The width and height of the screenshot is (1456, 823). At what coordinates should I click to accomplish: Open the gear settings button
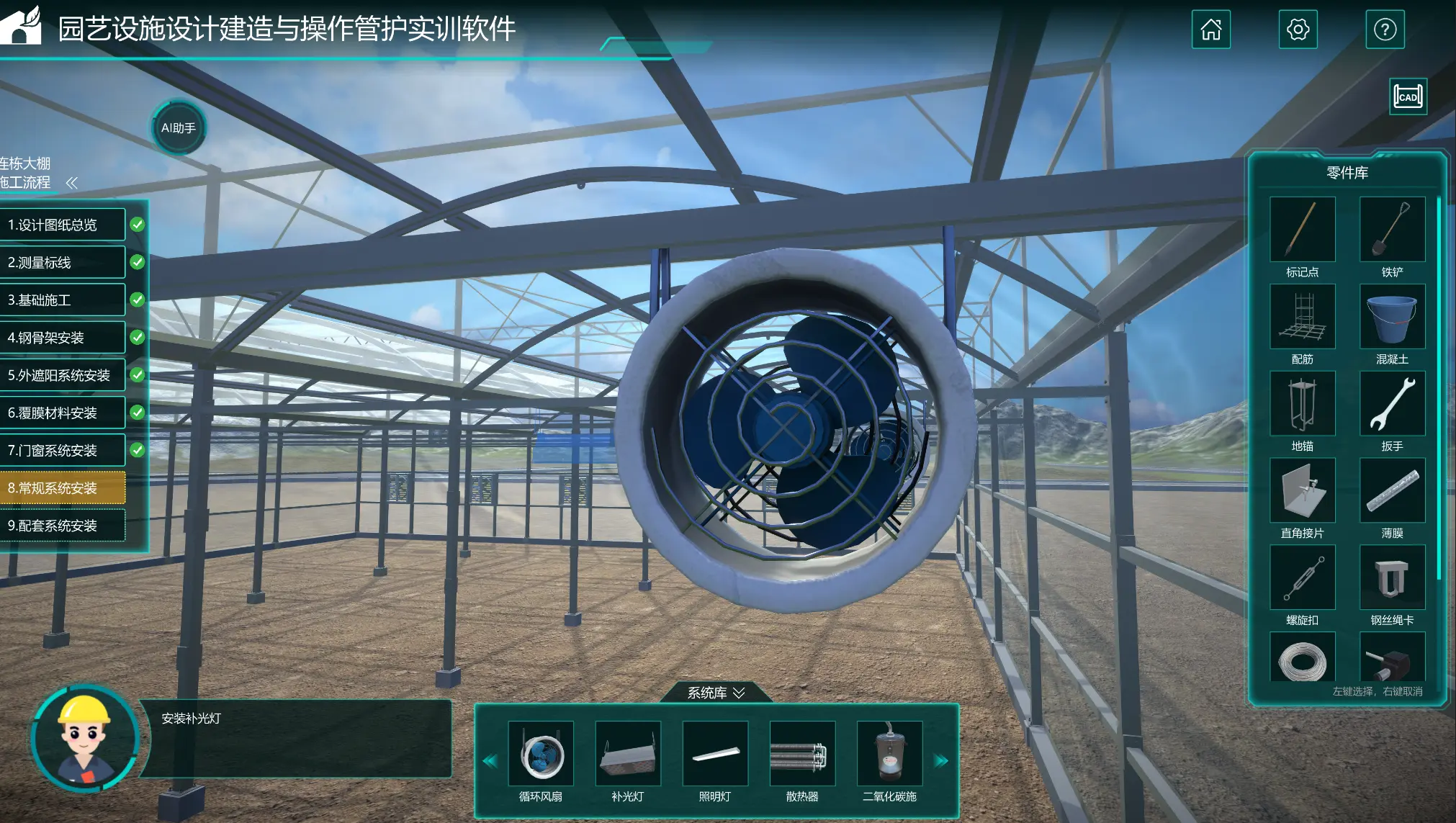(x=1298, y=30)
